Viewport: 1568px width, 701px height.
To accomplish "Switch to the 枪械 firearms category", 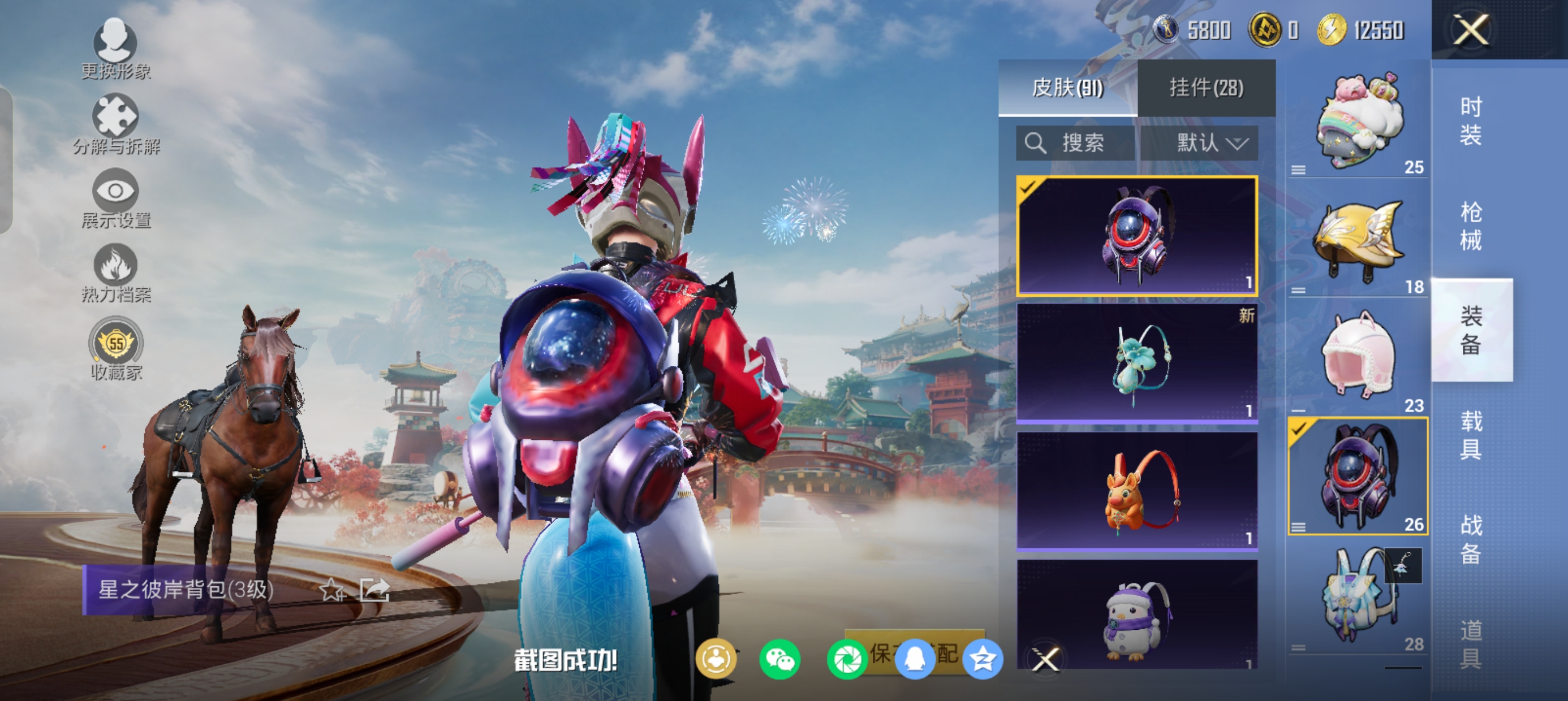I will (x=1471, y=226).
